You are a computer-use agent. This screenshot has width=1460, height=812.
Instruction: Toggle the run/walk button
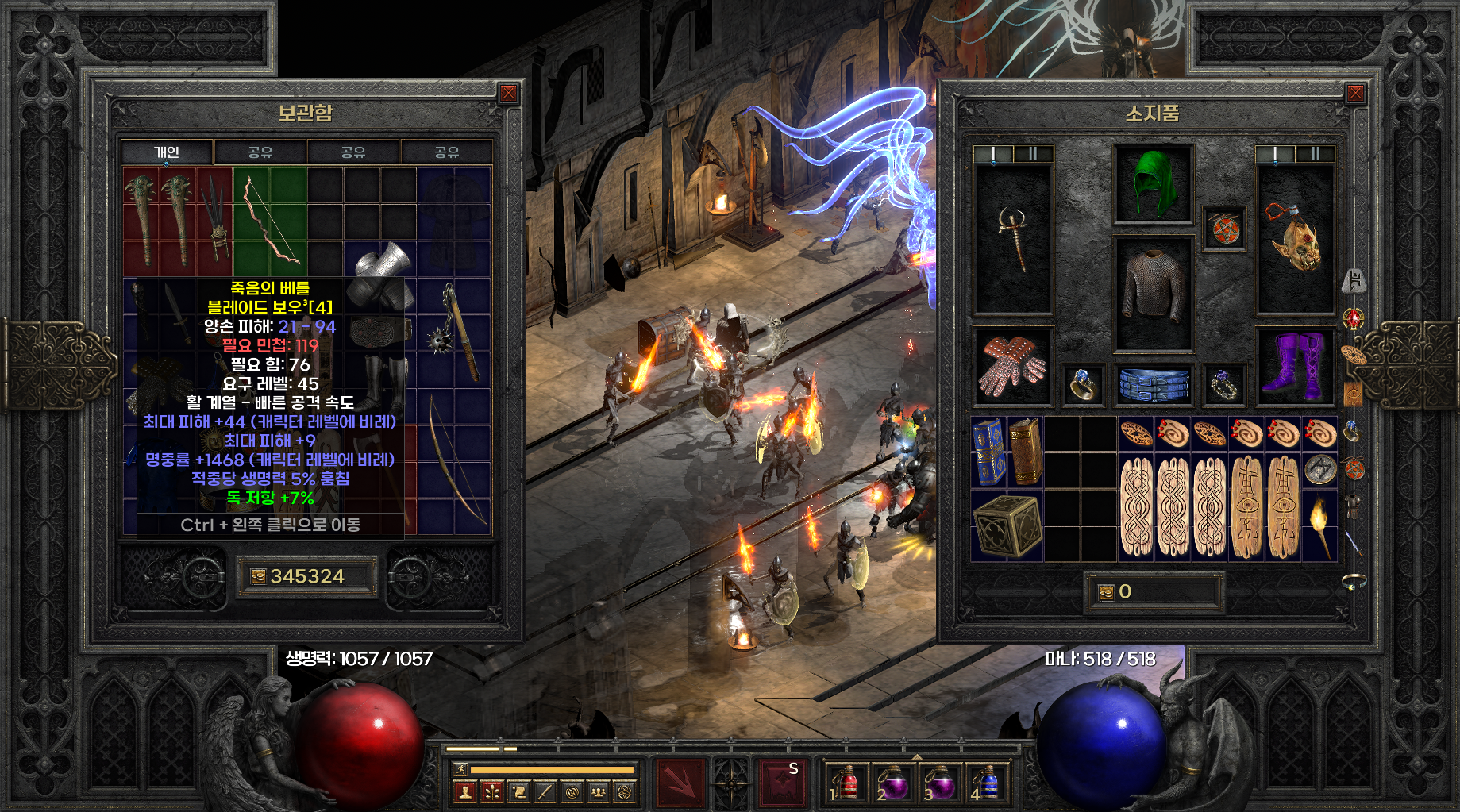pos(460,768)
